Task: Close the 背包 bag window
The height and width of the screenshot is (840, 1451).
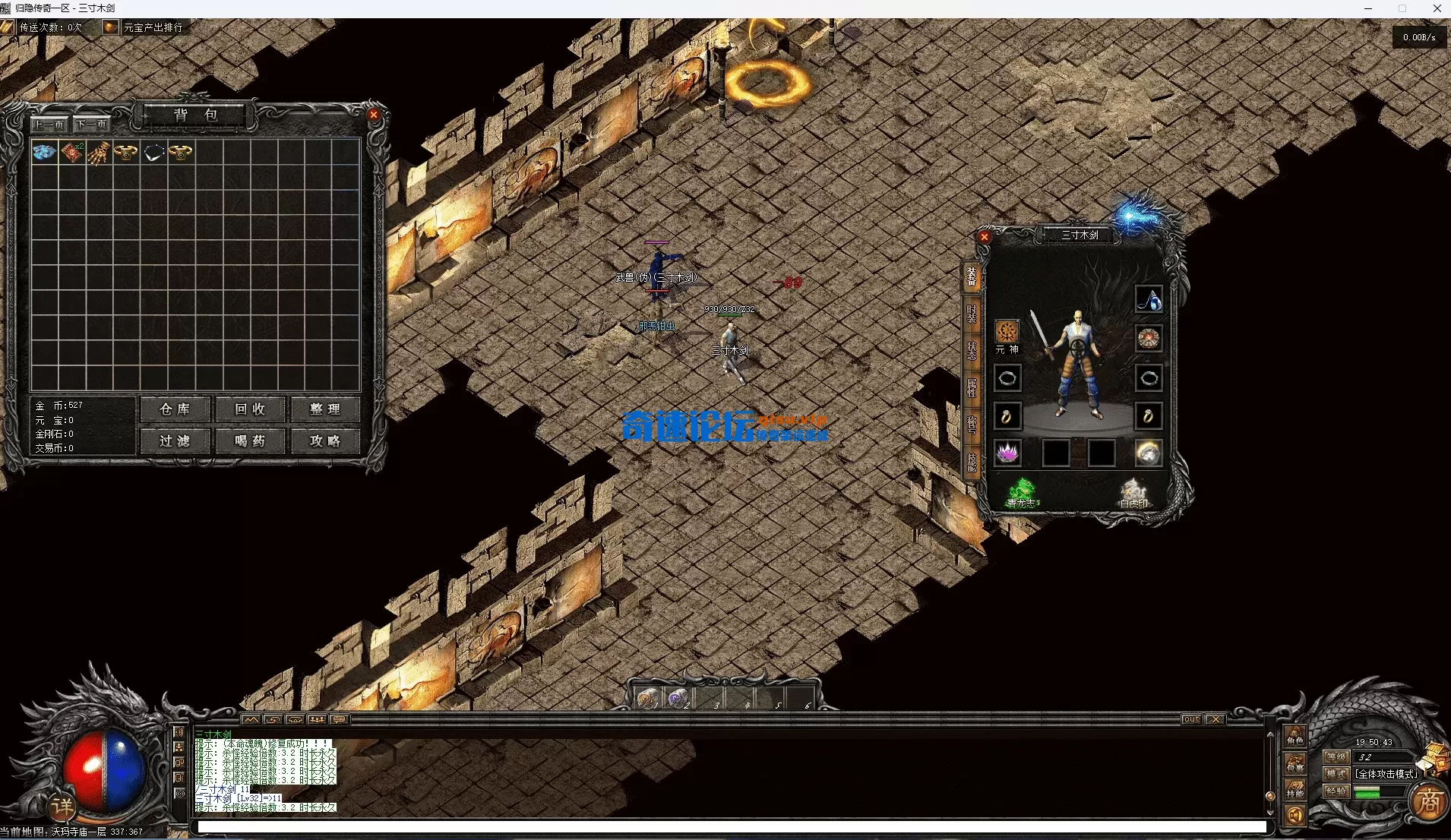Action: [374, 115]
